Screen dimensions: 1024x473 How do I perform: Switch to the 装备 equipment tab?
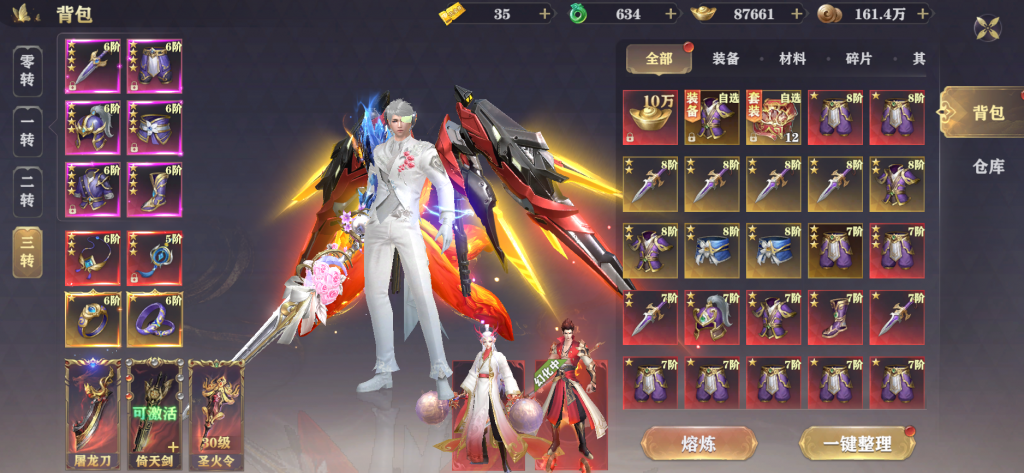[x=726, y=59]
